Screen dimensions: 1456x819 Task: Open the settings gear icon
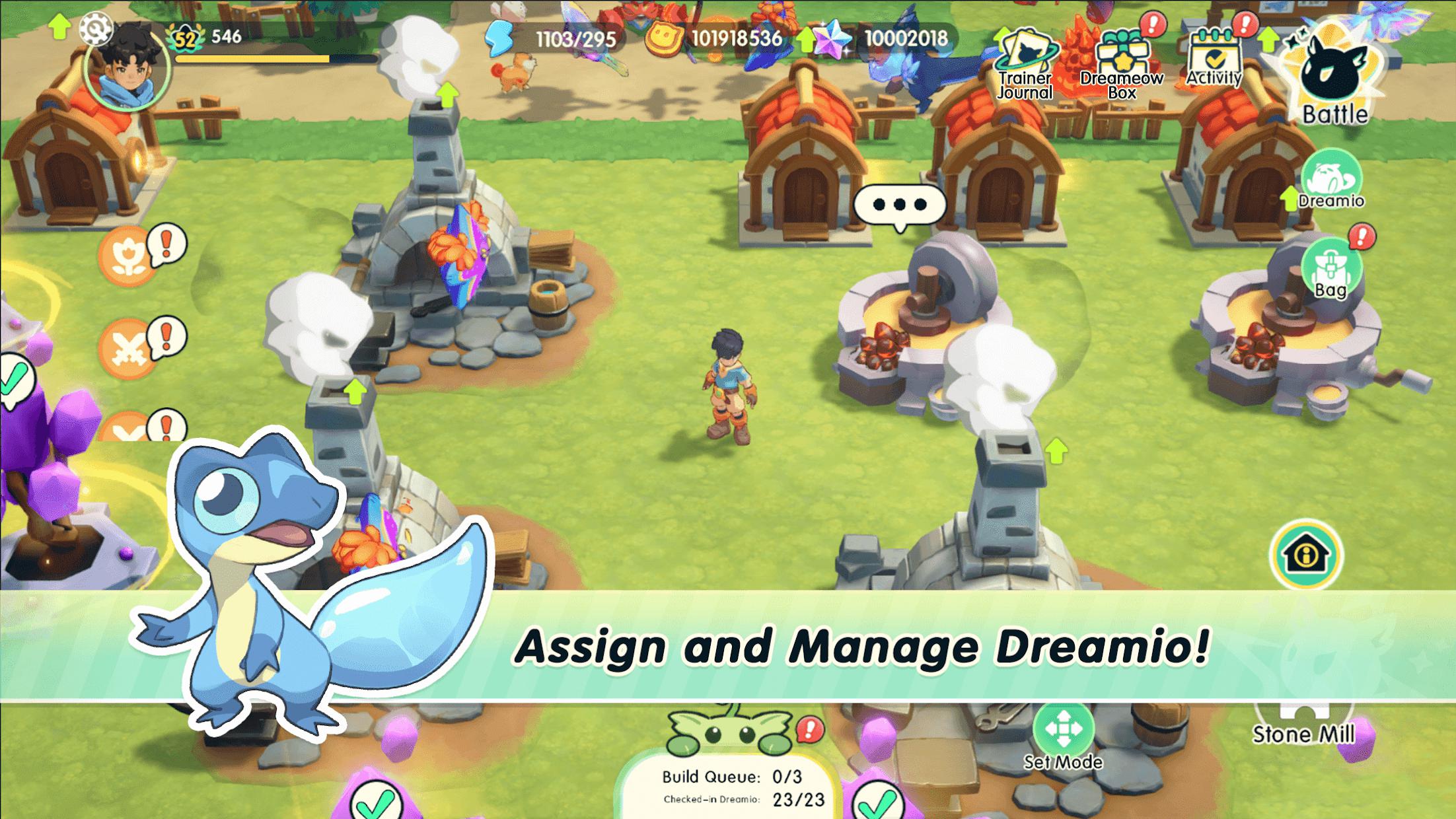pos(96,28)
